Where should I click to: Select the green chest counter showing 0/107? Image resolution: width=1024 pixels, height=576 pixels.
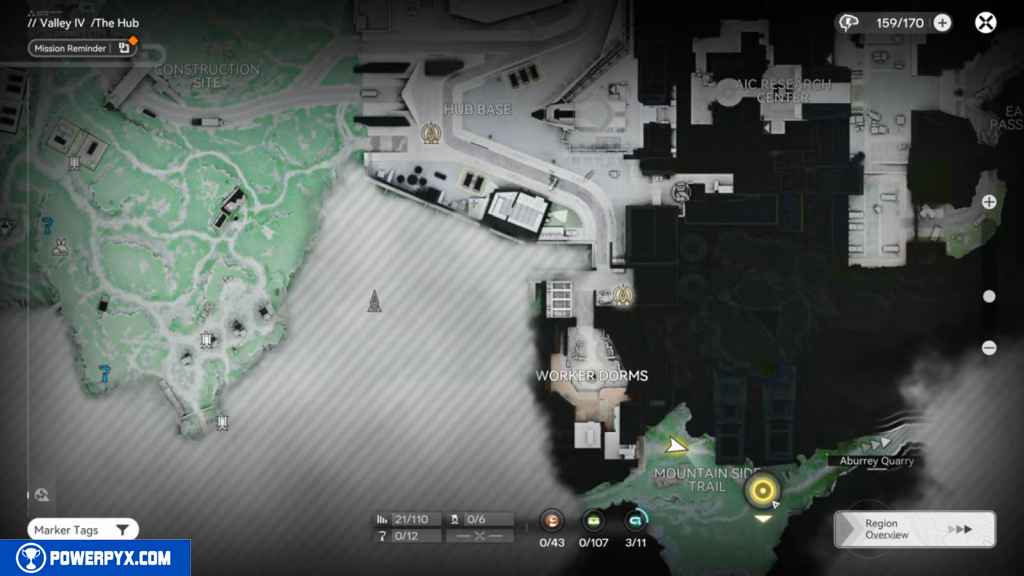594,520
